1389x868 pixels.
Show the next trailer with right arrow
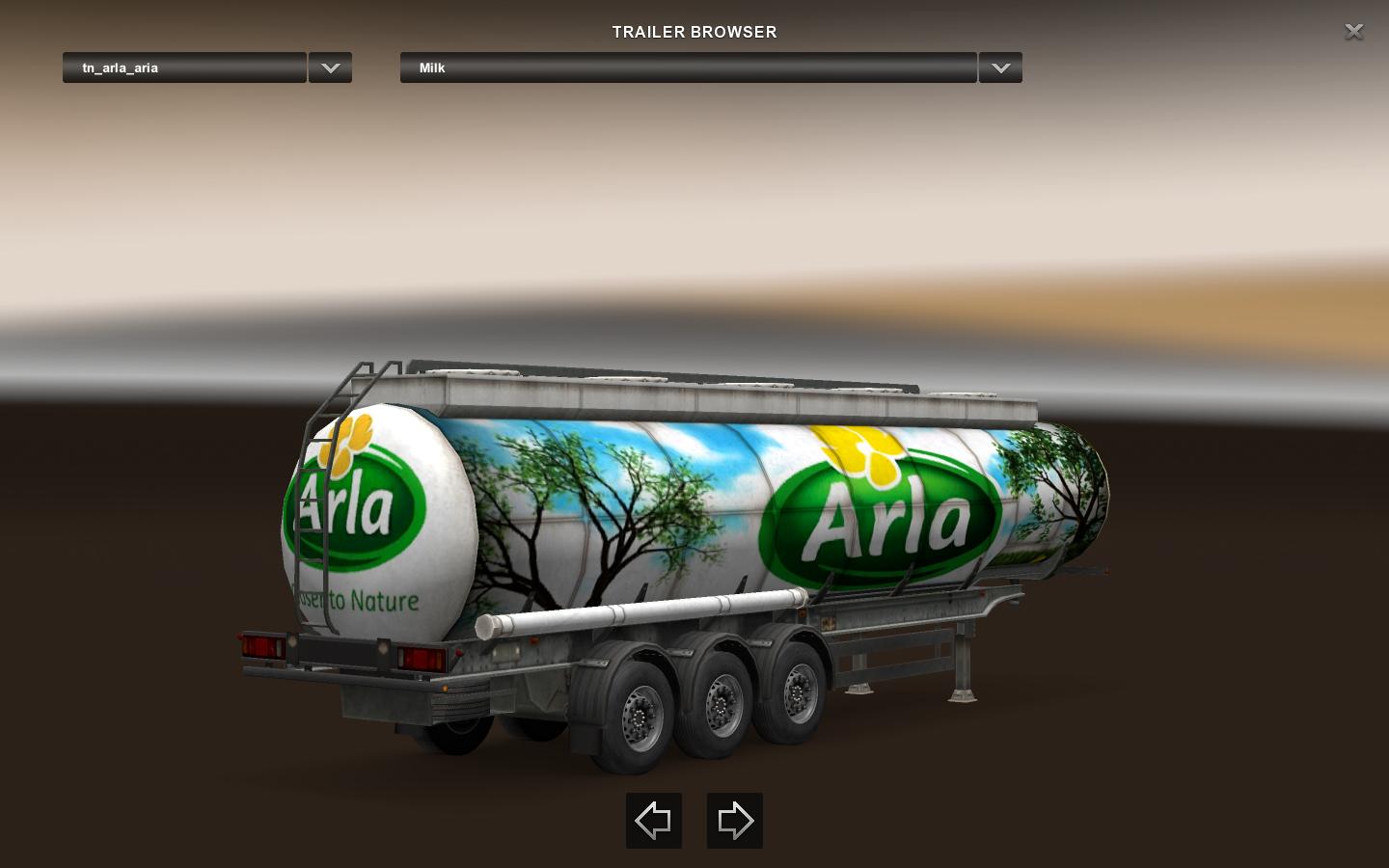pos(735,821)
